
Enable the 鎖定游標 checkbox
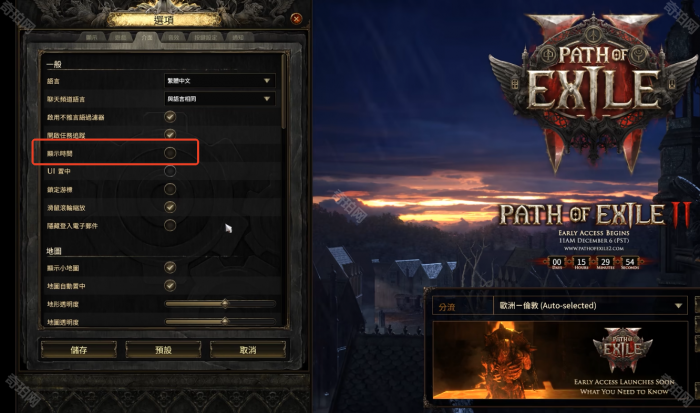coord(170,189)
